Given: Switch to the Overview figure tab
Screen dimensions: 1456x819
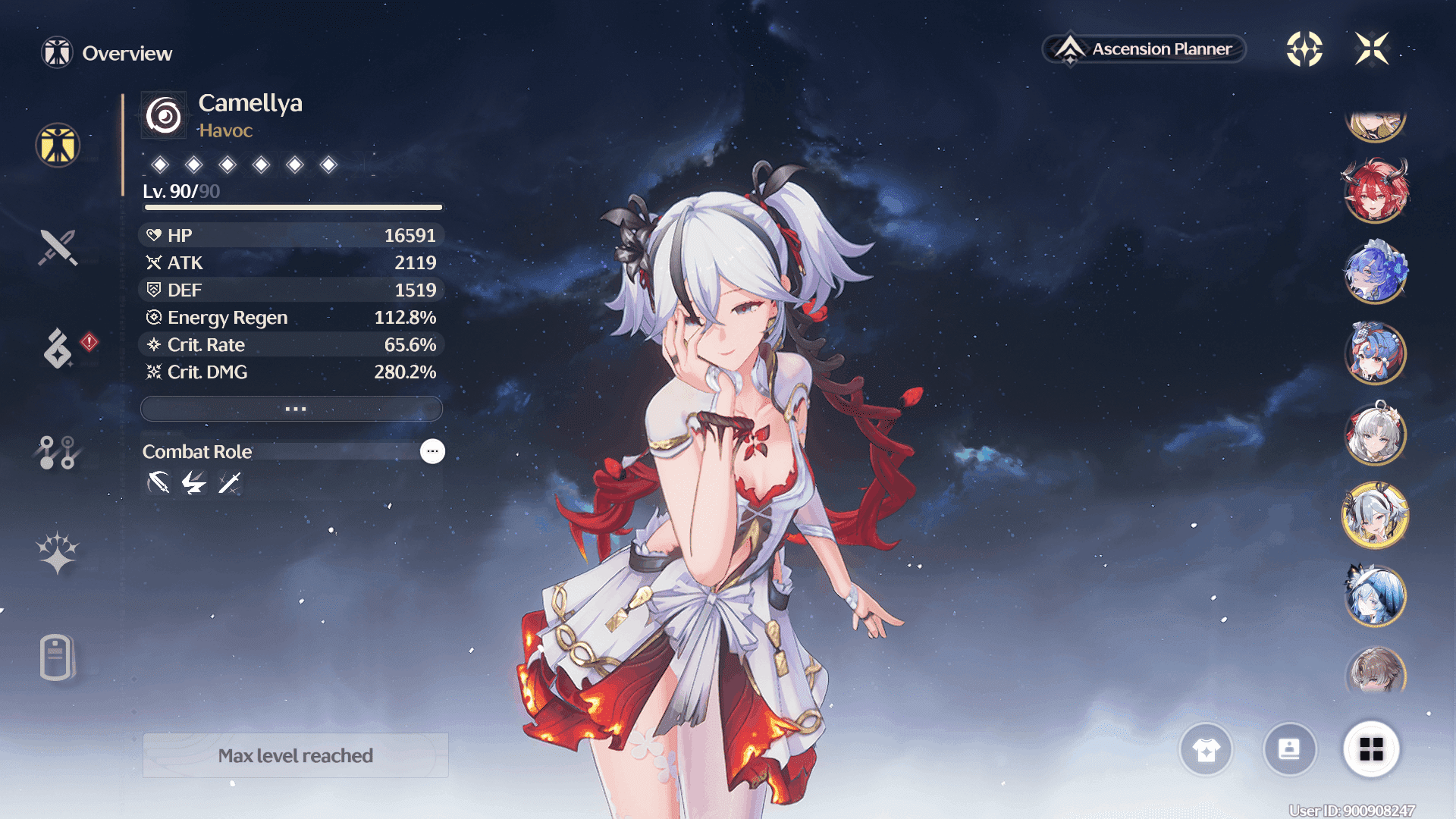Looking at the screenshot, I should point(58,145).
